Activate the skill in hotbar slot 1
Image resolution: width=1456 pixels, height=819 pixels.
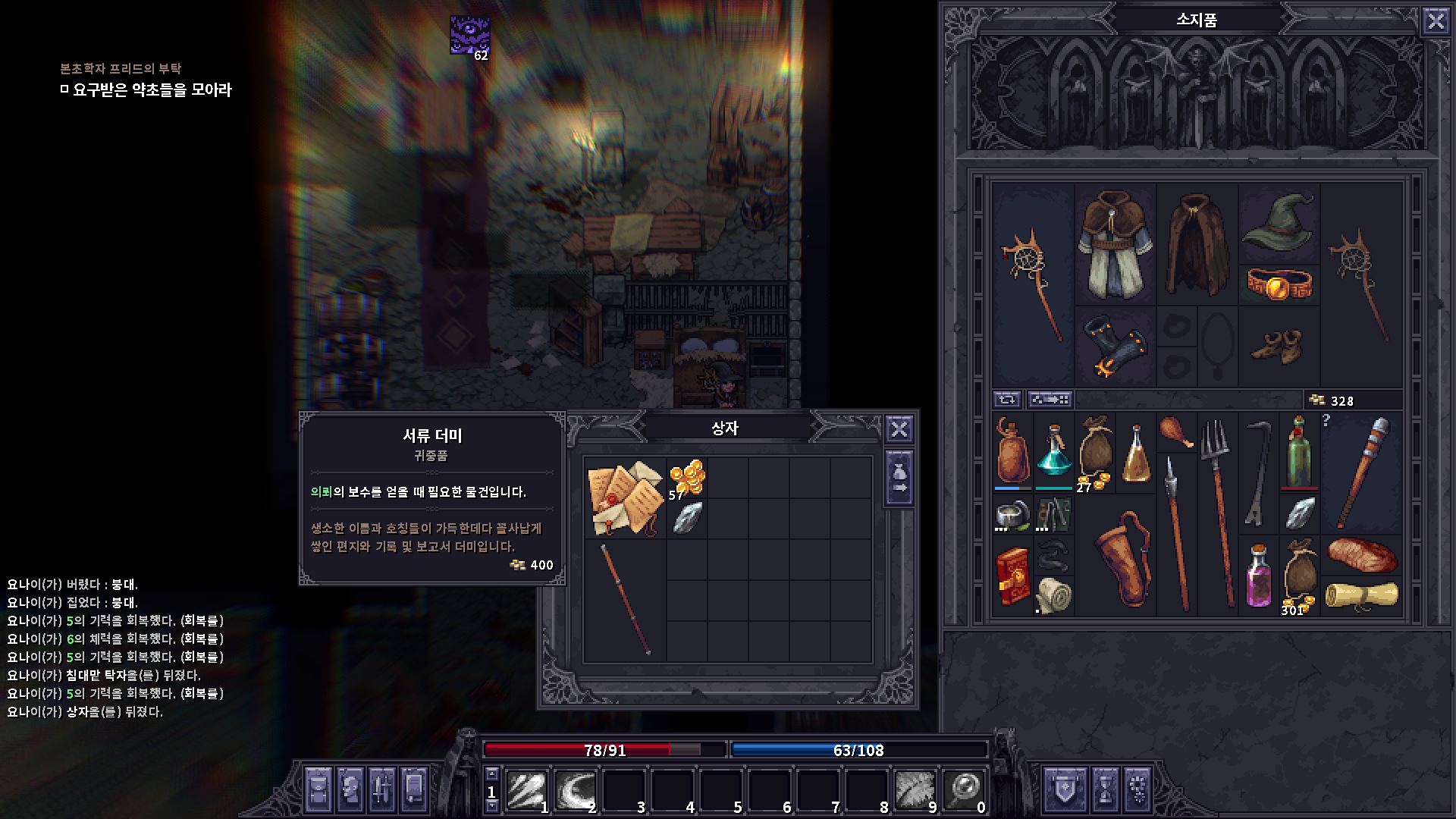(x=527, y=790)
